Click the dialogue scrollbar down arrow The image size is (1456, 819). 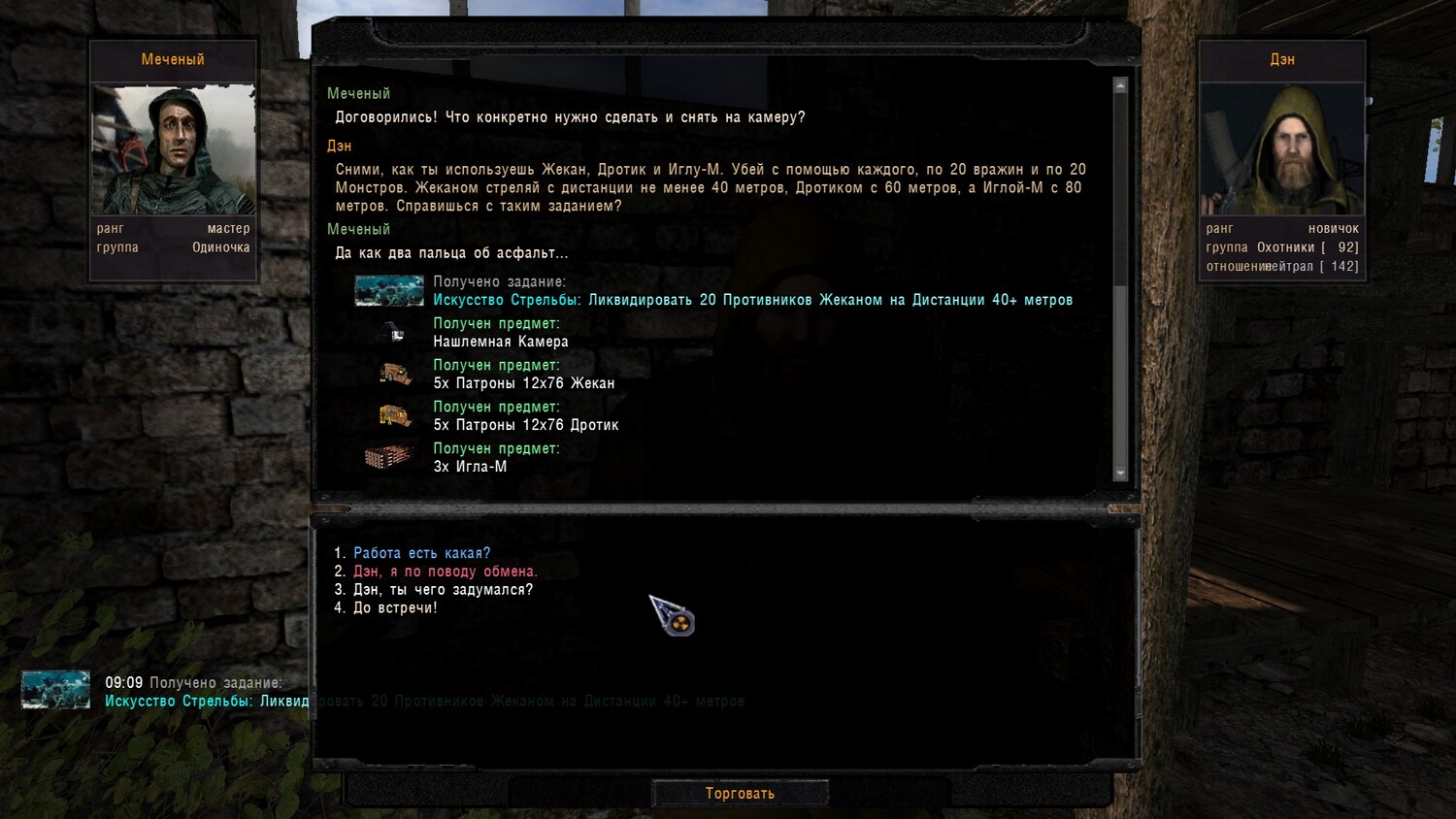tap(1120, 474)
